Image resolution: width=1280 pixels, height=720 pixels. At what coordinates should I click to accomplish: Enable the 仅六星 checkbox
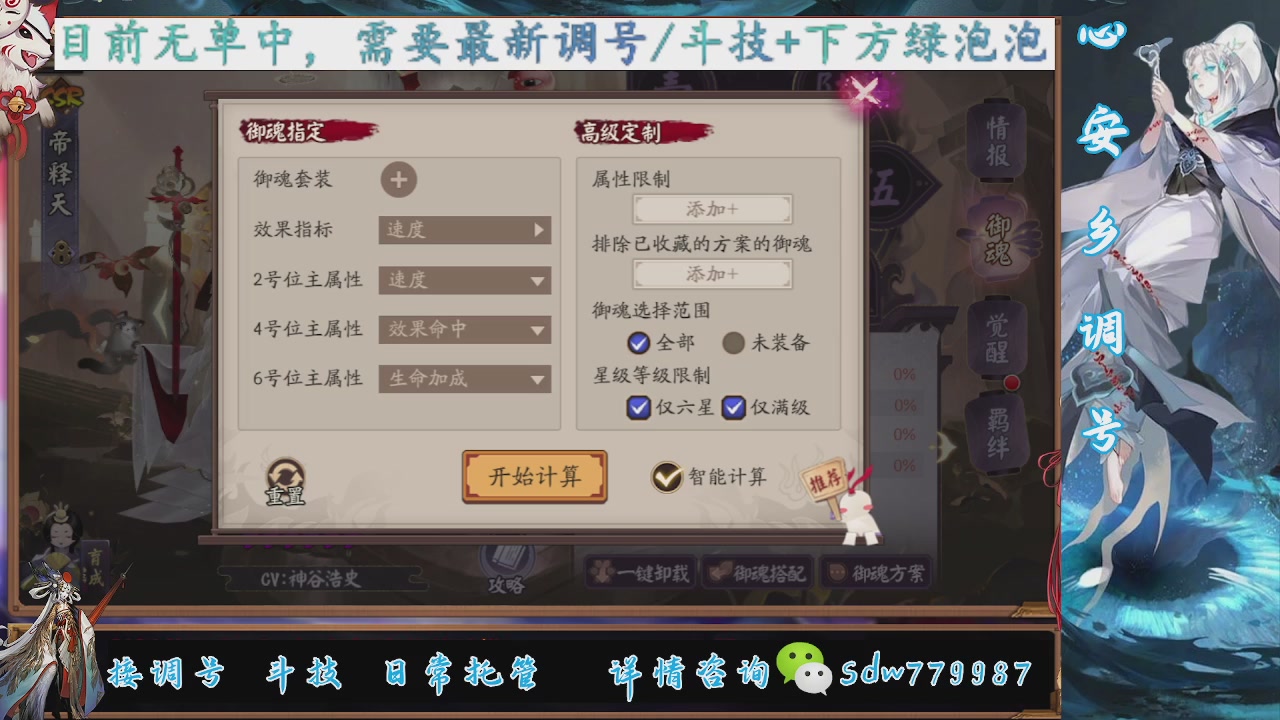coord(637,408)
